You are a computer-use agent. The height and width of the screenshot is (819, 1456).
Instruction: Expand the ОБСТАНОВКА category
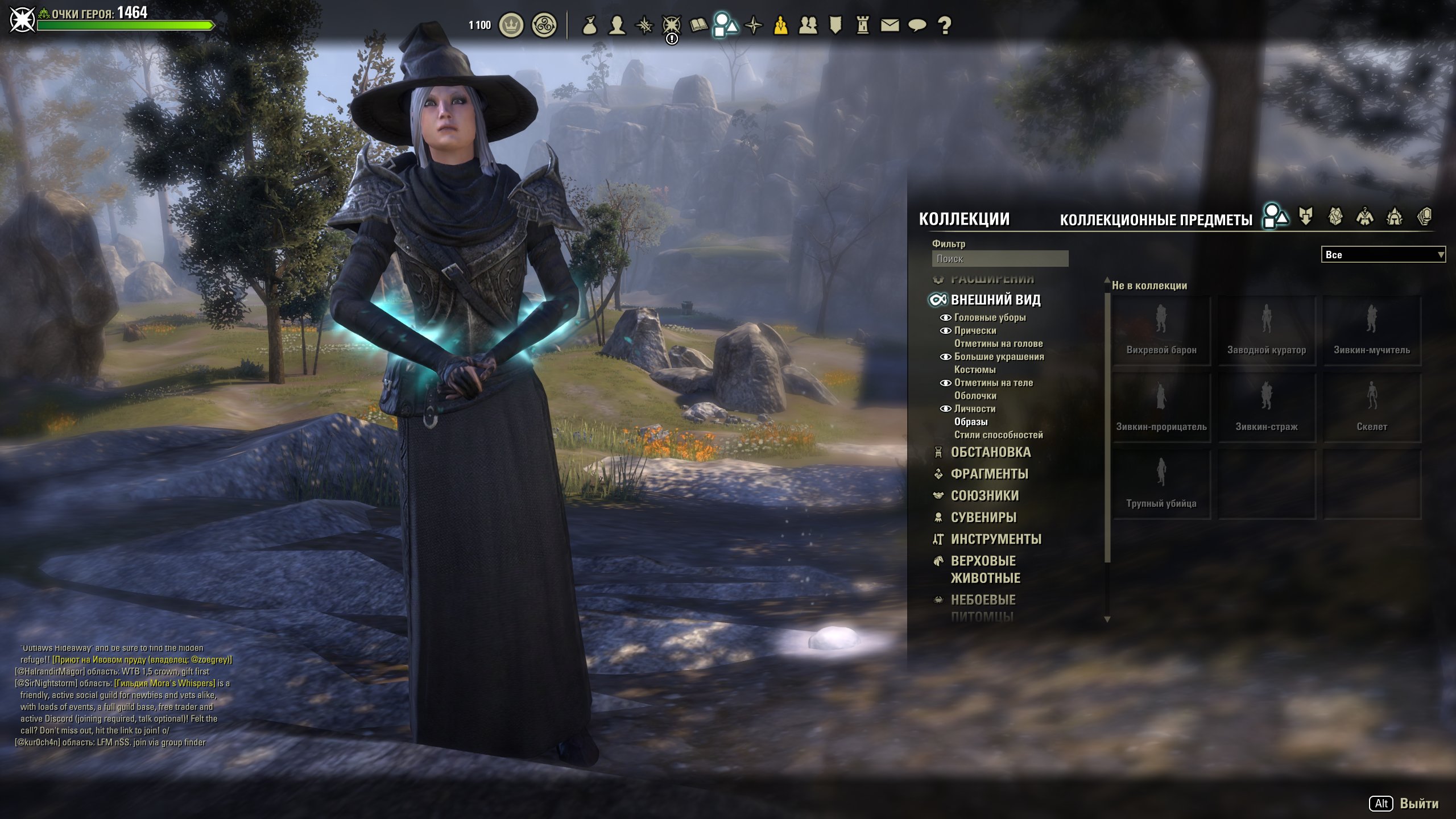[x=990, y=452]
